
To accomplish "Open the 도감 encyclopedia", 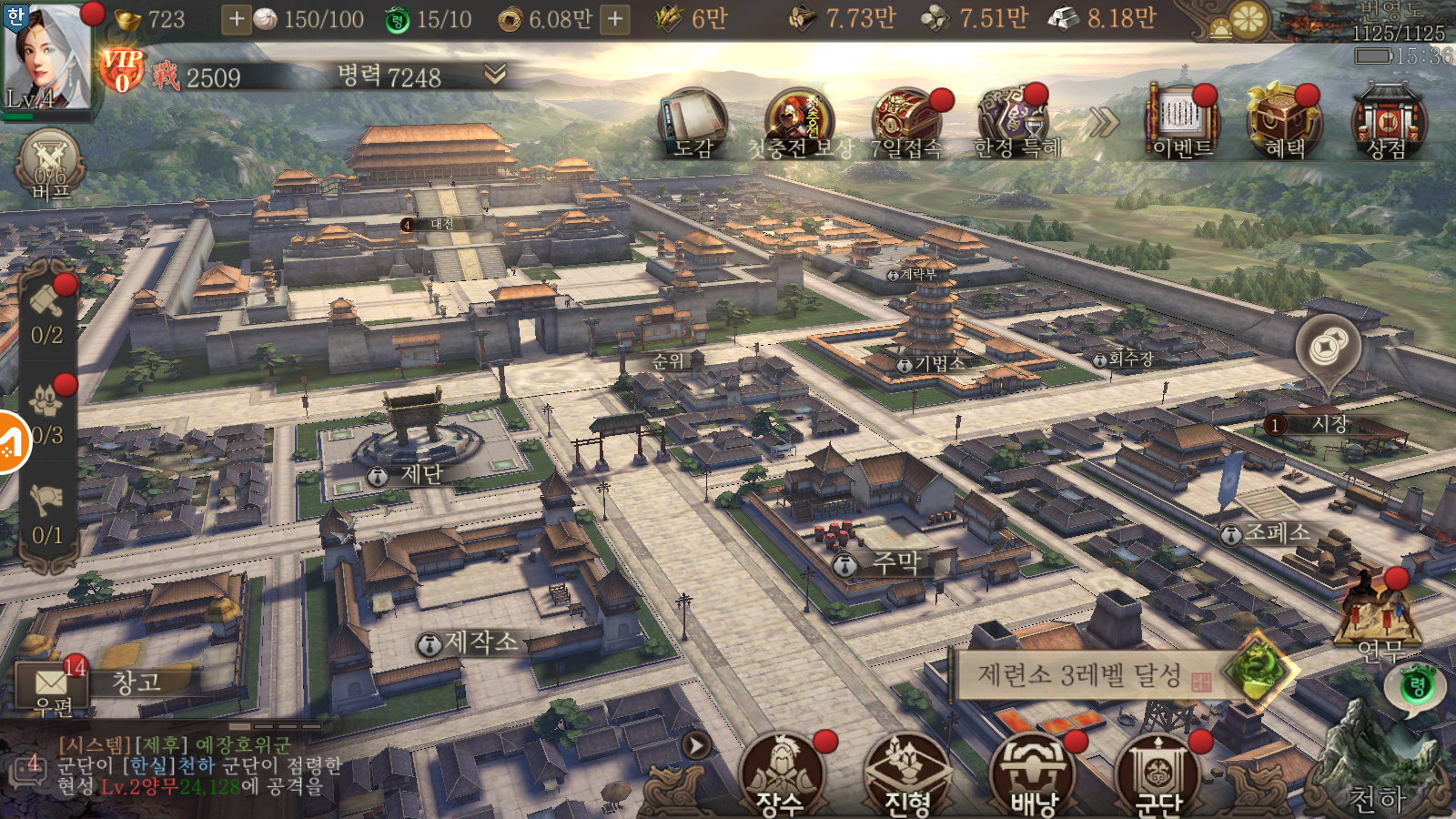I will [x=693, y=124].
